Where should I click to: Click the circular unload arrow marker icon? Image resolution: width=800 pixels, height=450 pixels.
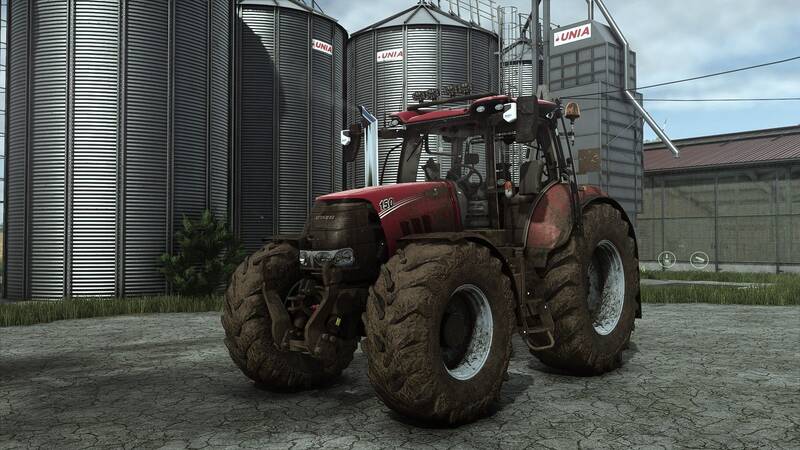(x=666, y=259)
